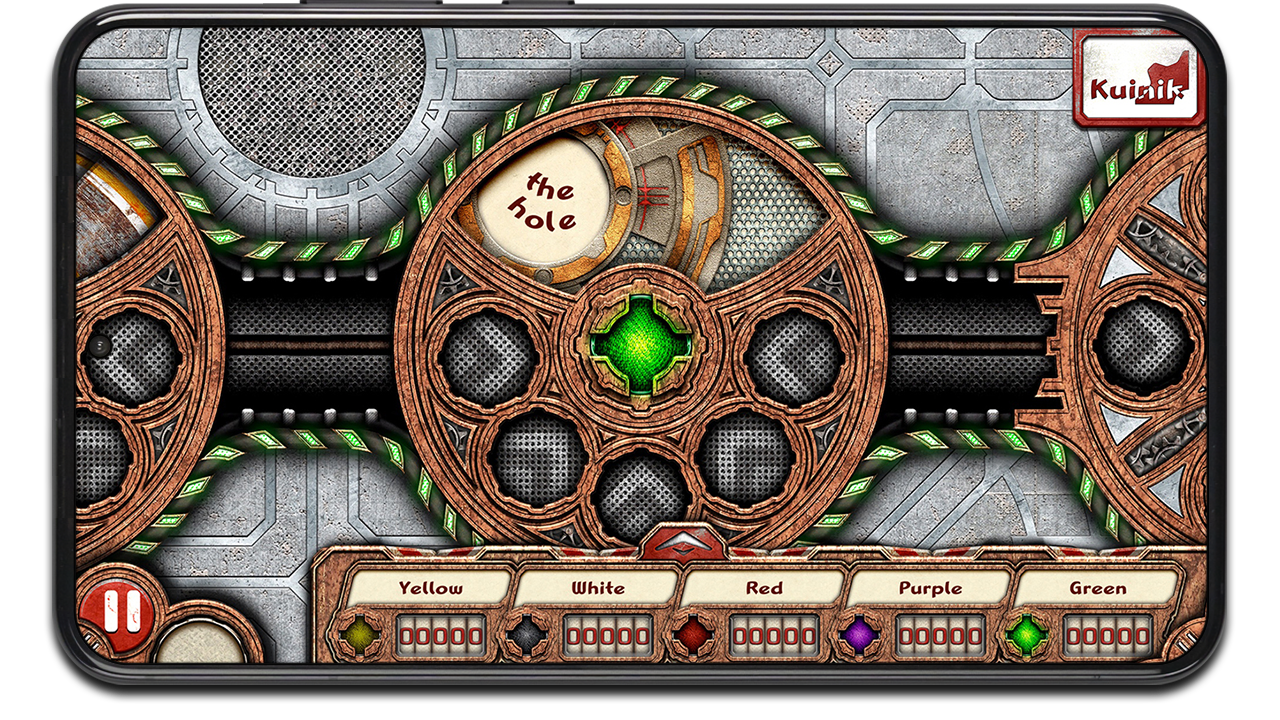The image size is (1280, 720).
Task: Choose the Yellow player label
Action: pos(431,588)
